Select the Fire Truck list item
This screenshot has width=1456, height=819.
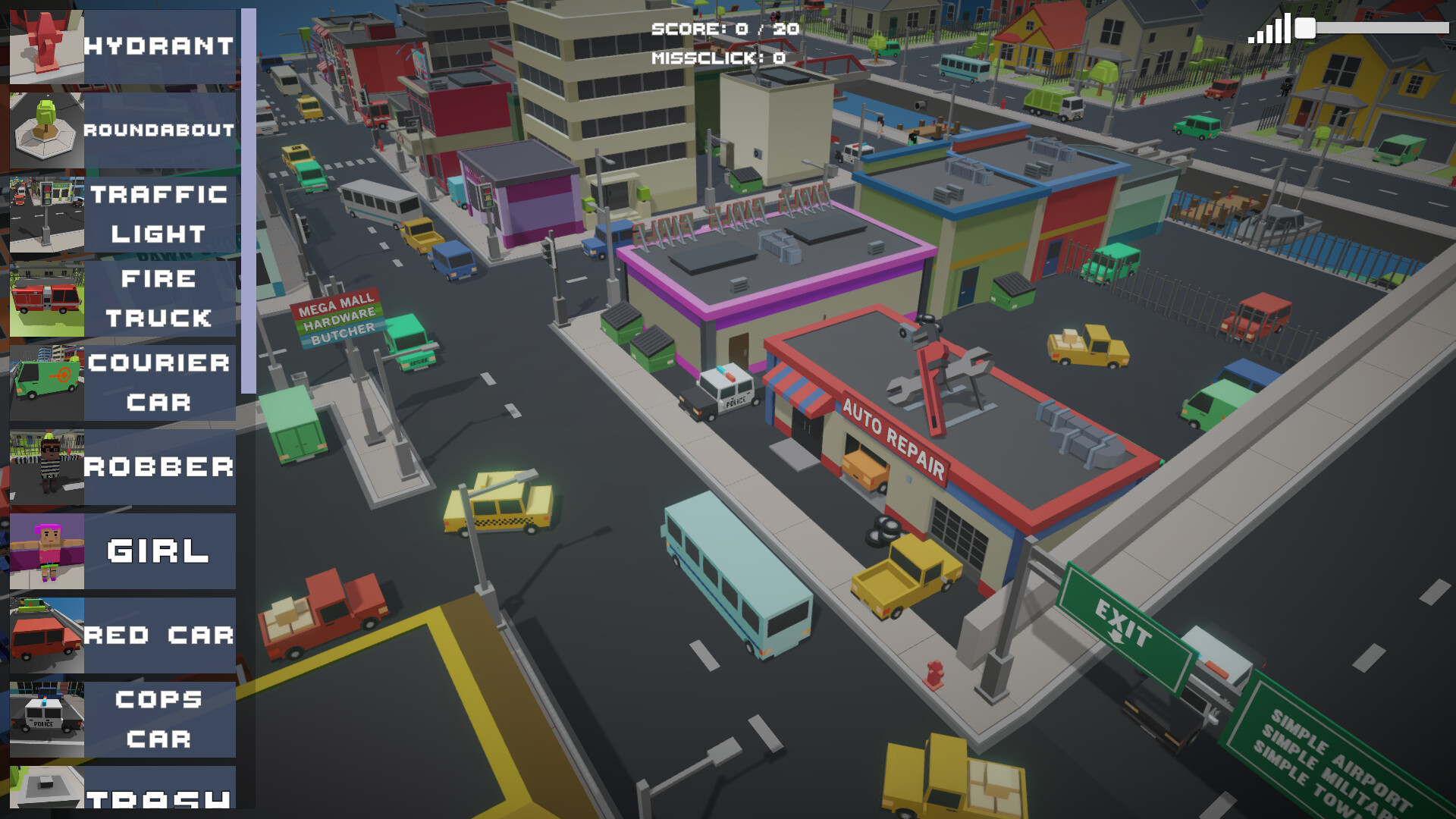(x=123, y=299)
